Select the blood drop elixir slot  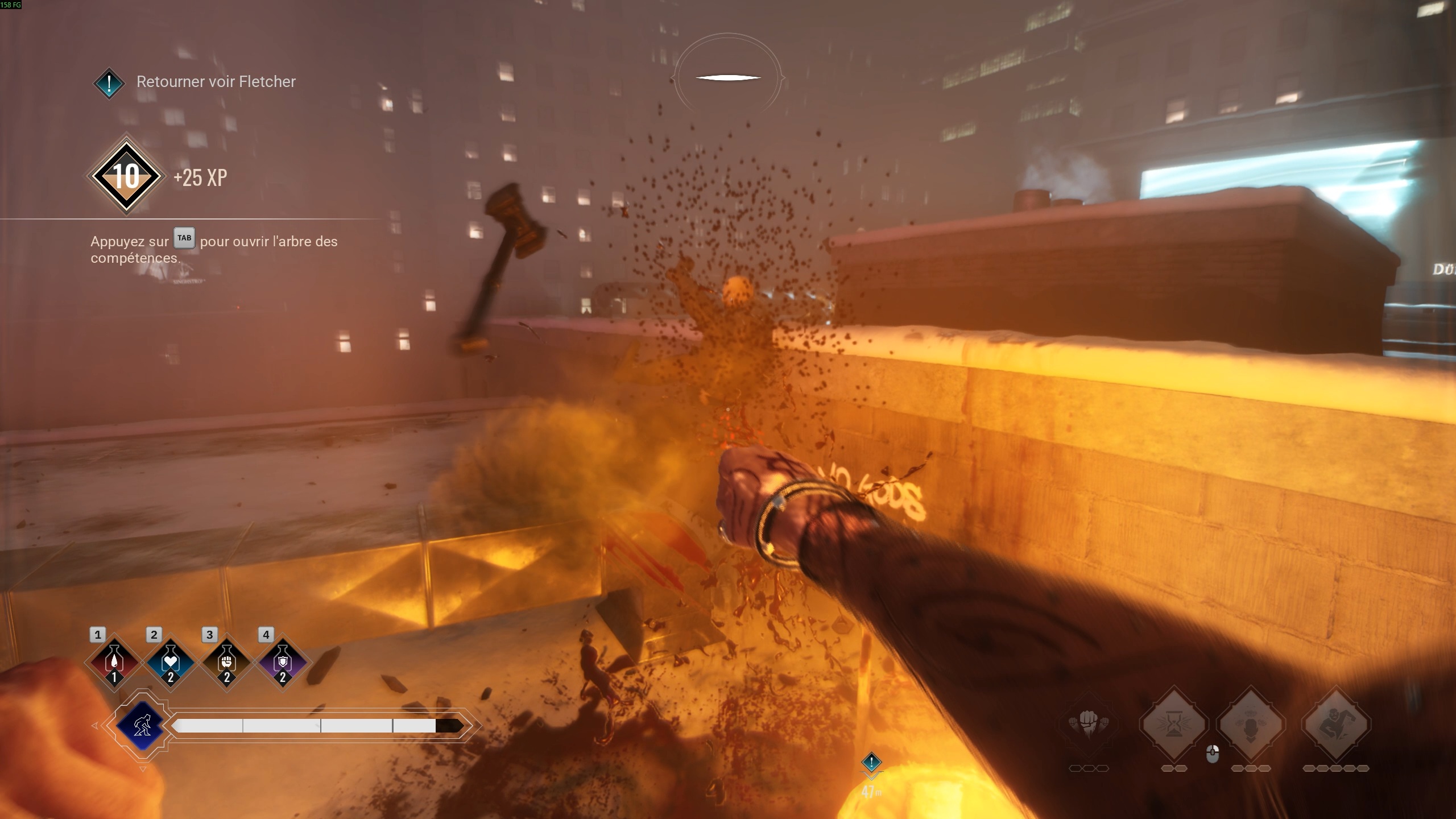pyautogui.click(x=114, y=663)
